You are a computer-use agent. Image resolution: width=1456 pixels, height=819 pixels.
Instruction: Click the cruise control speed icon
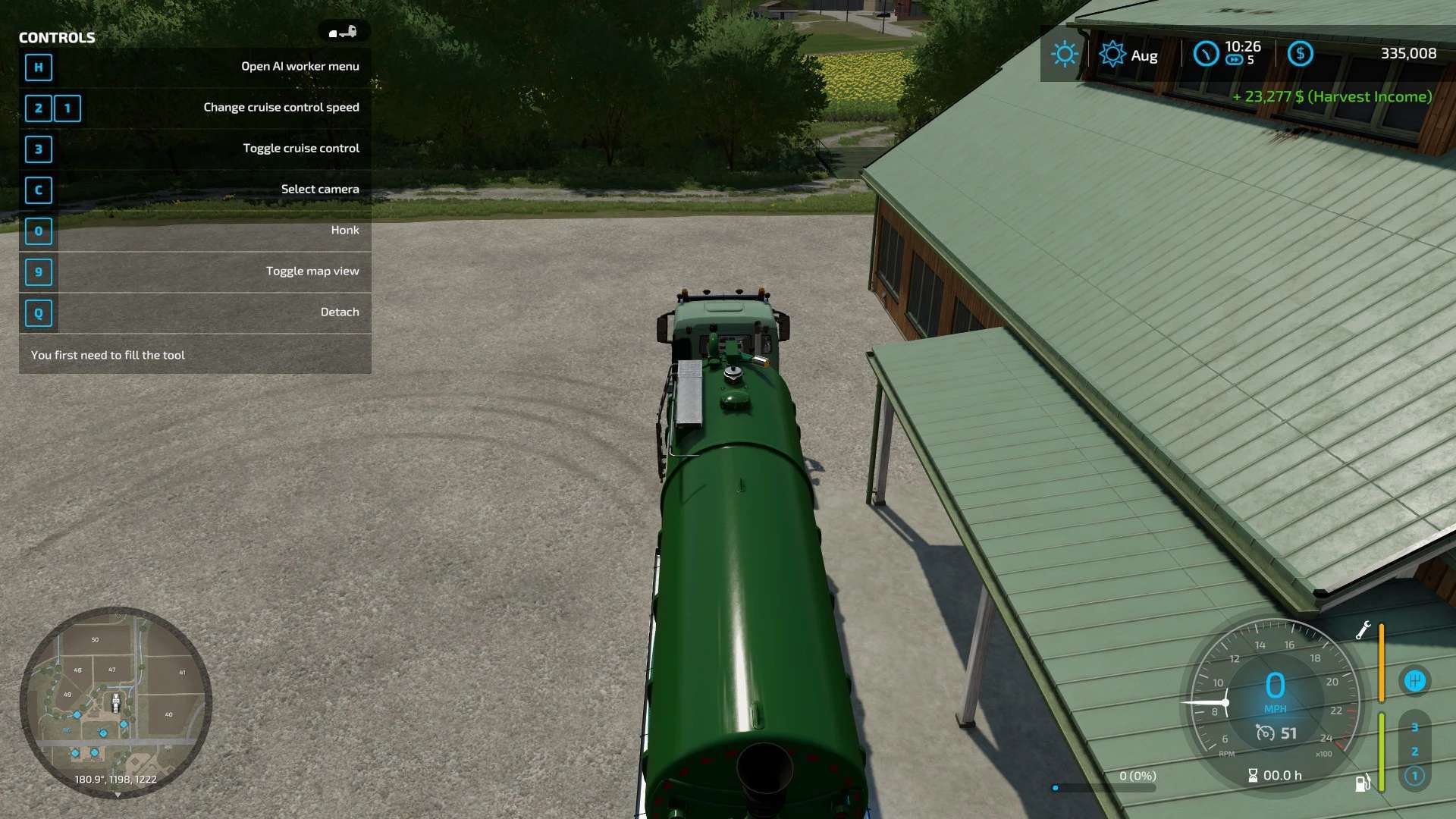(1265, 733)
